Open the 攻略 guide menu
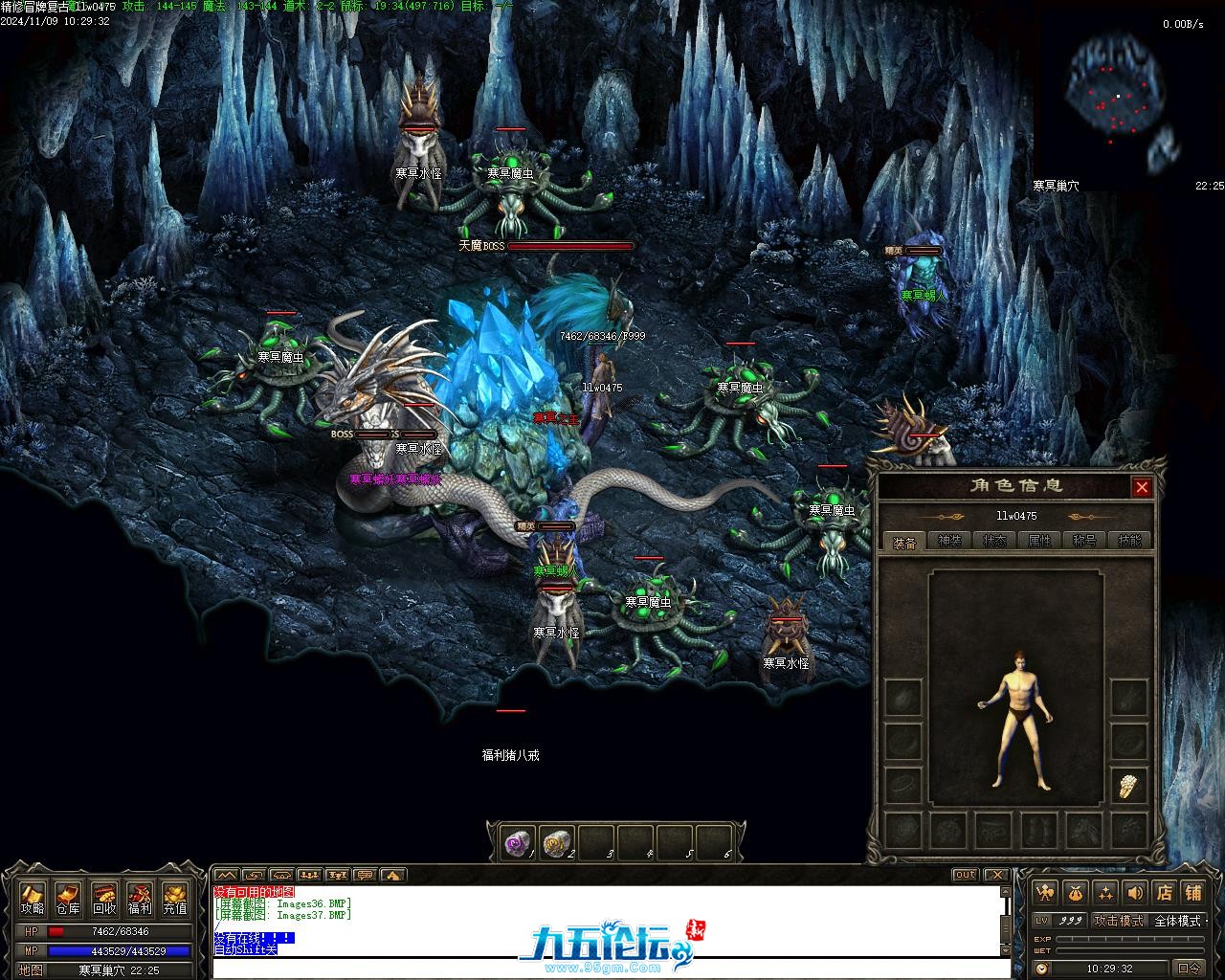 coord(33,898)
